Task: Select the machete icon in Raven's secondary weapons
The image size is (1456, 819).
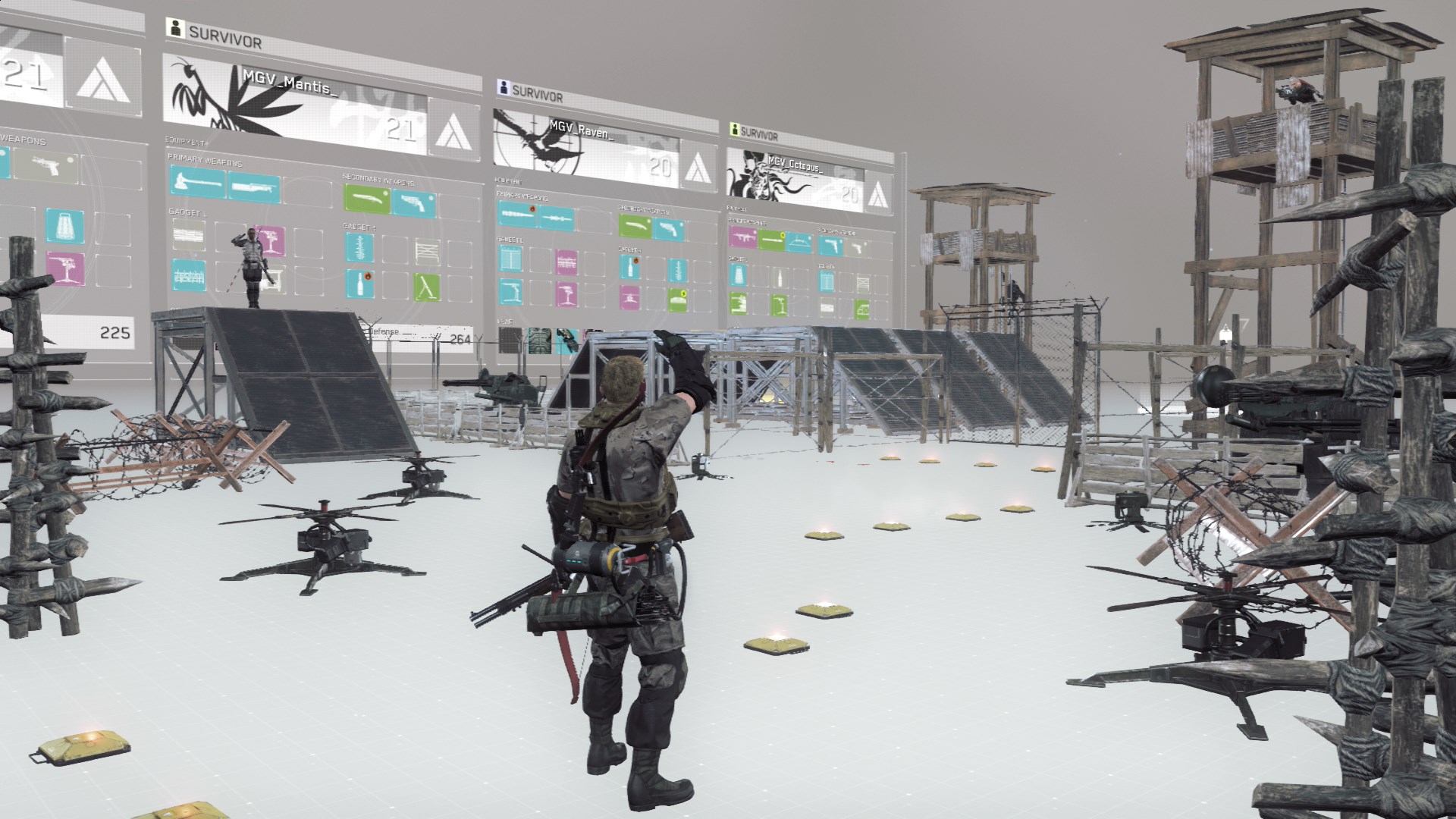Action: (x=635, y=225)
